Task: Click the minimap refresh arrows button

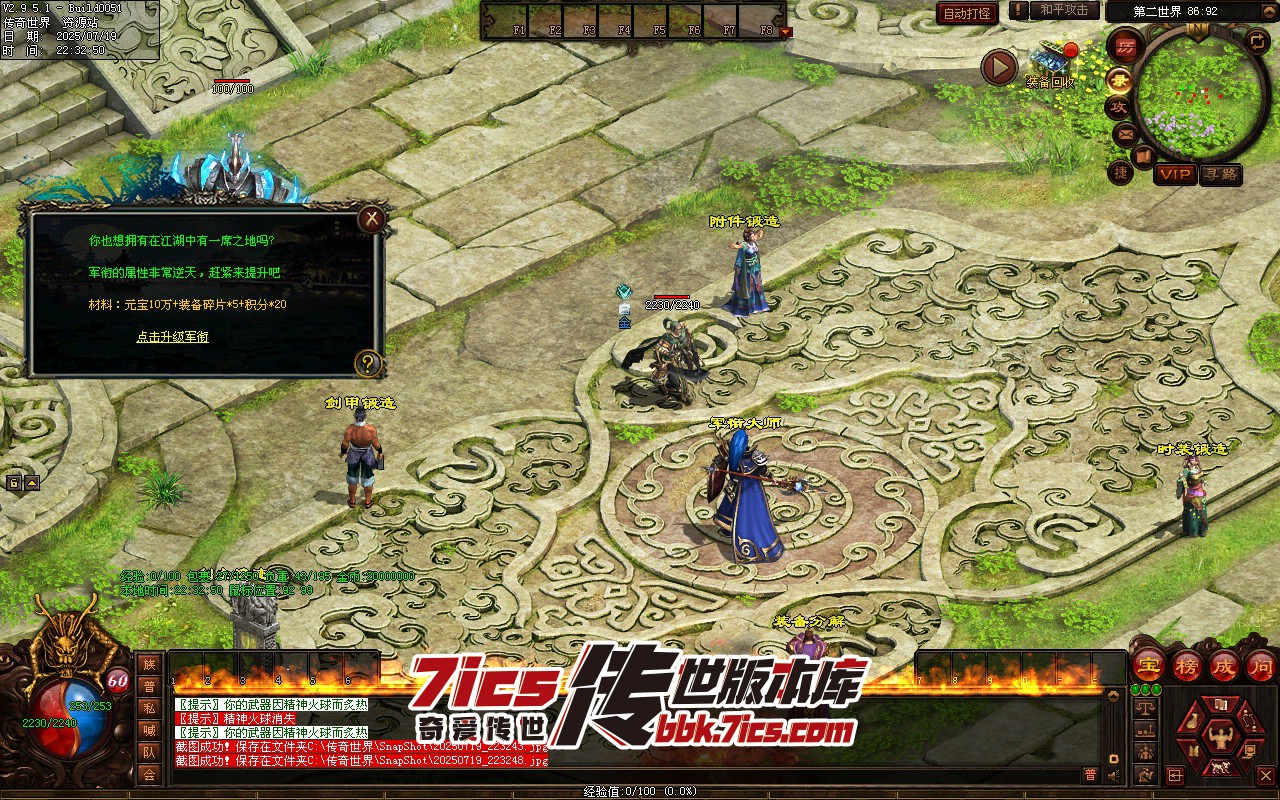Action: pyautogui.click(x=1256, y=41)
